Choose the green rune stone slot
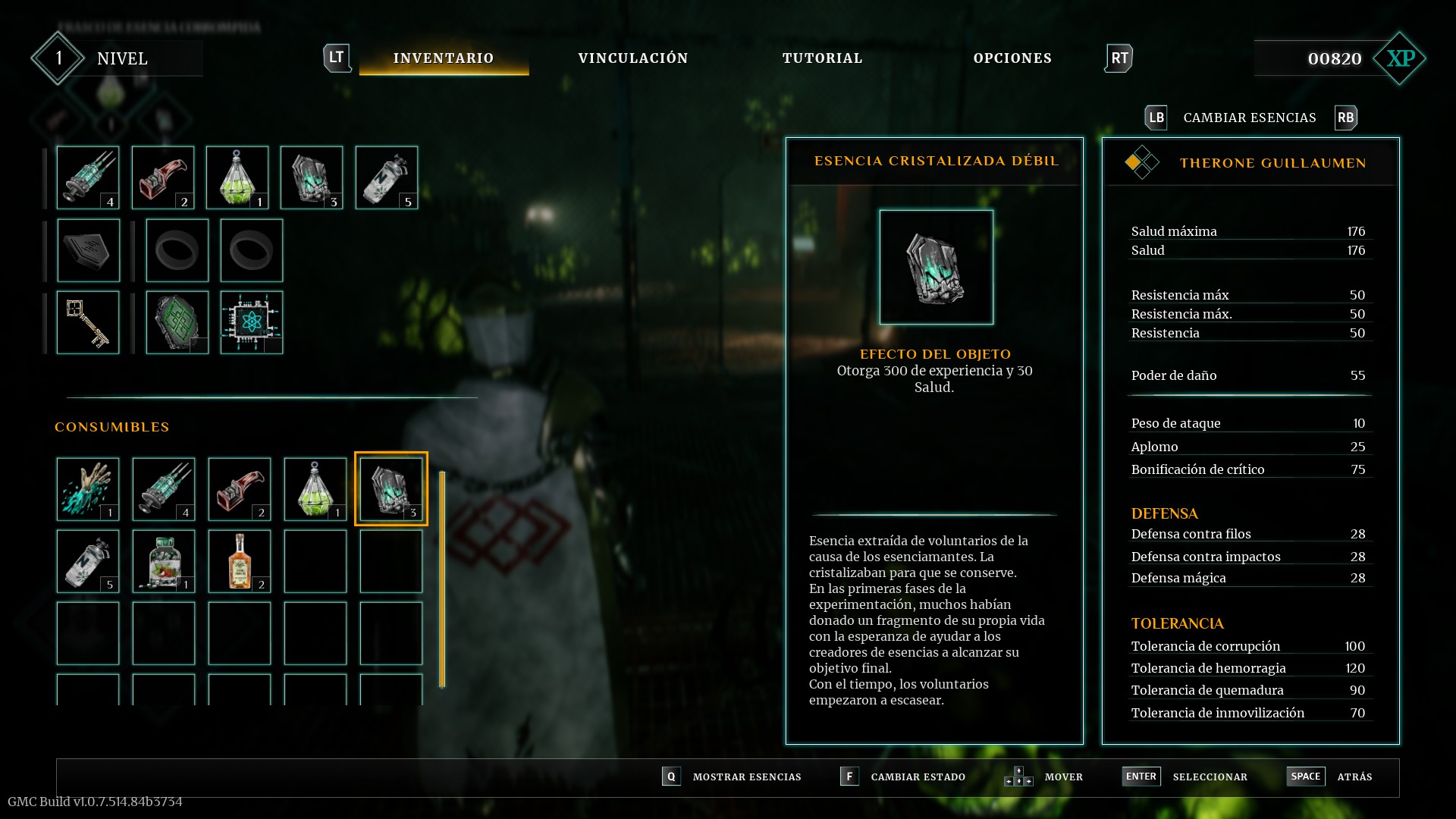 [x=177, y=322]
